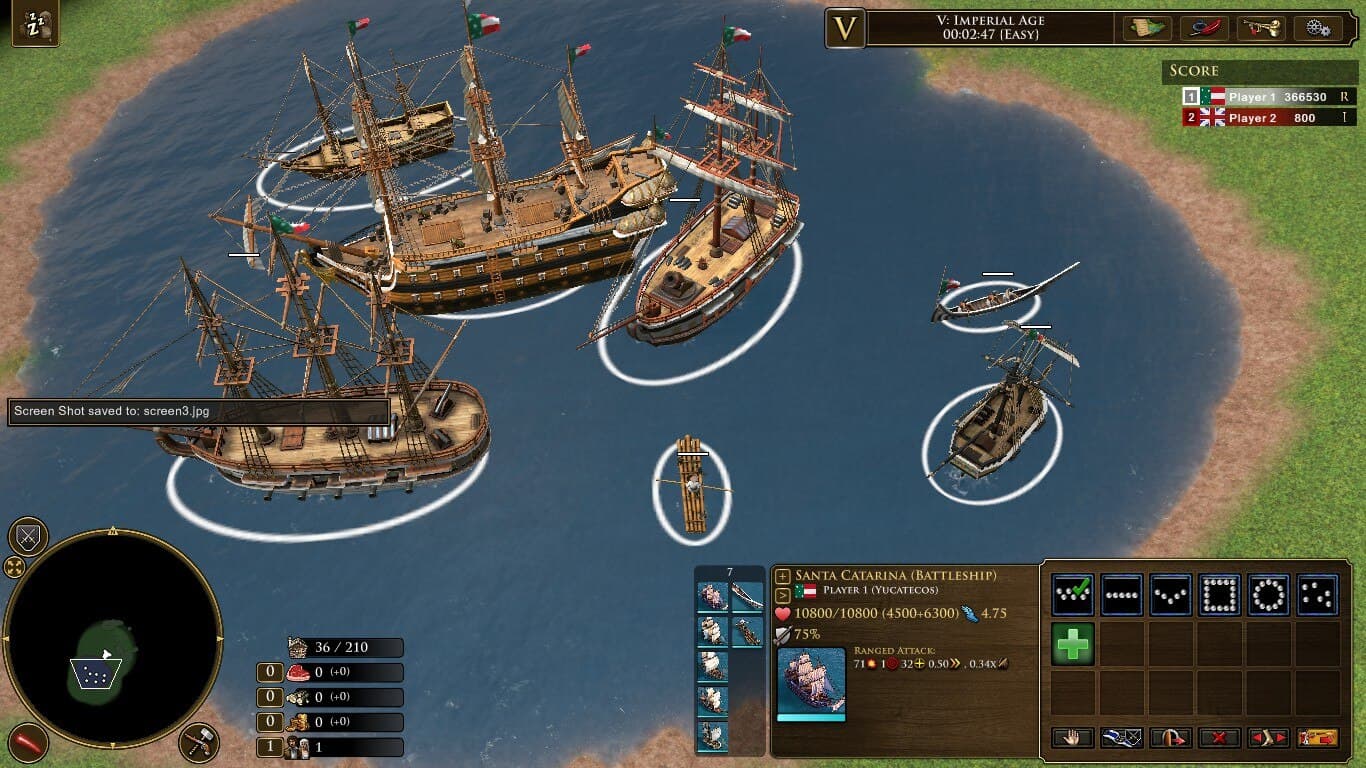This screenshot has width=1366, height=768.
Task: Select the Santa Catarina battleship portrait
Action: [x=811, y=681]
